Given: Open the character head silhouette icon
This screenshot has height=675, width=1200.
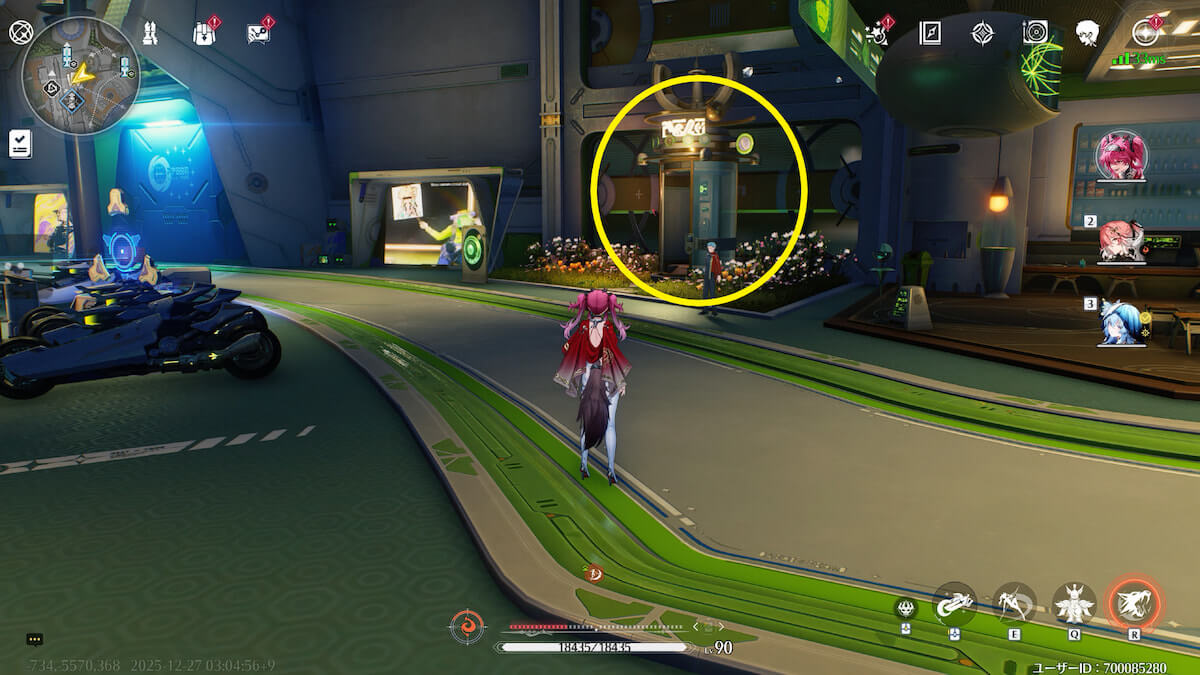Looking at the screenshot, I should click(1087, 33).
